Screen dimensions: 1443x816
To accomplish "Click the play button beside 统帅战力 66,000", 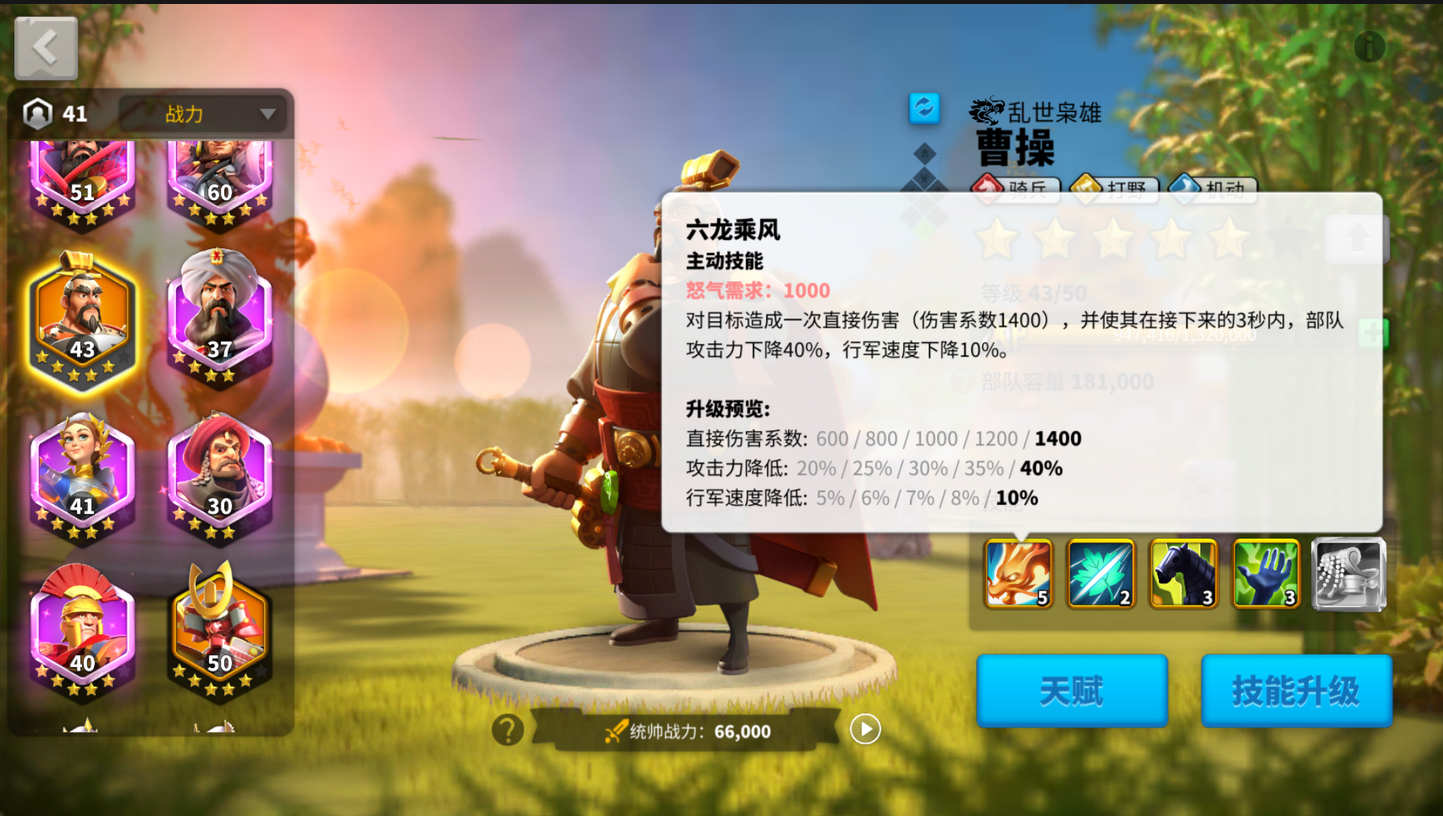I will click(864, 730).
